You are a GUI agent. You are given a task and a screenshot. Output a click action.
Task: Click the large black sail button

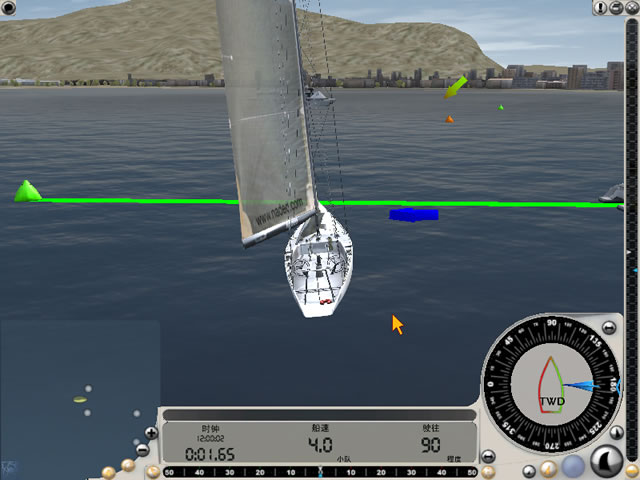(608, 461)
